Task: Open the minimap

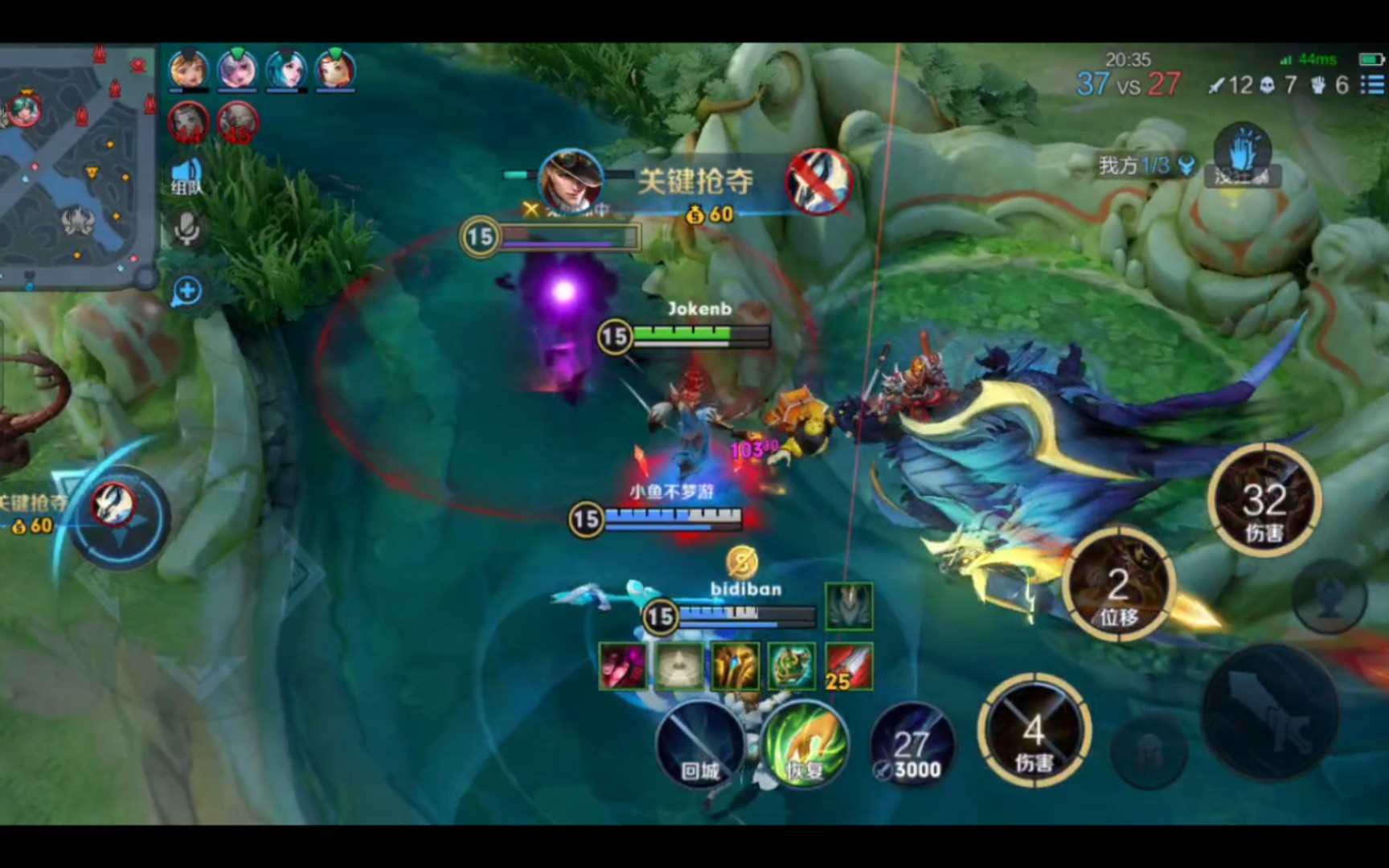Action: click(x=76, y=165)
